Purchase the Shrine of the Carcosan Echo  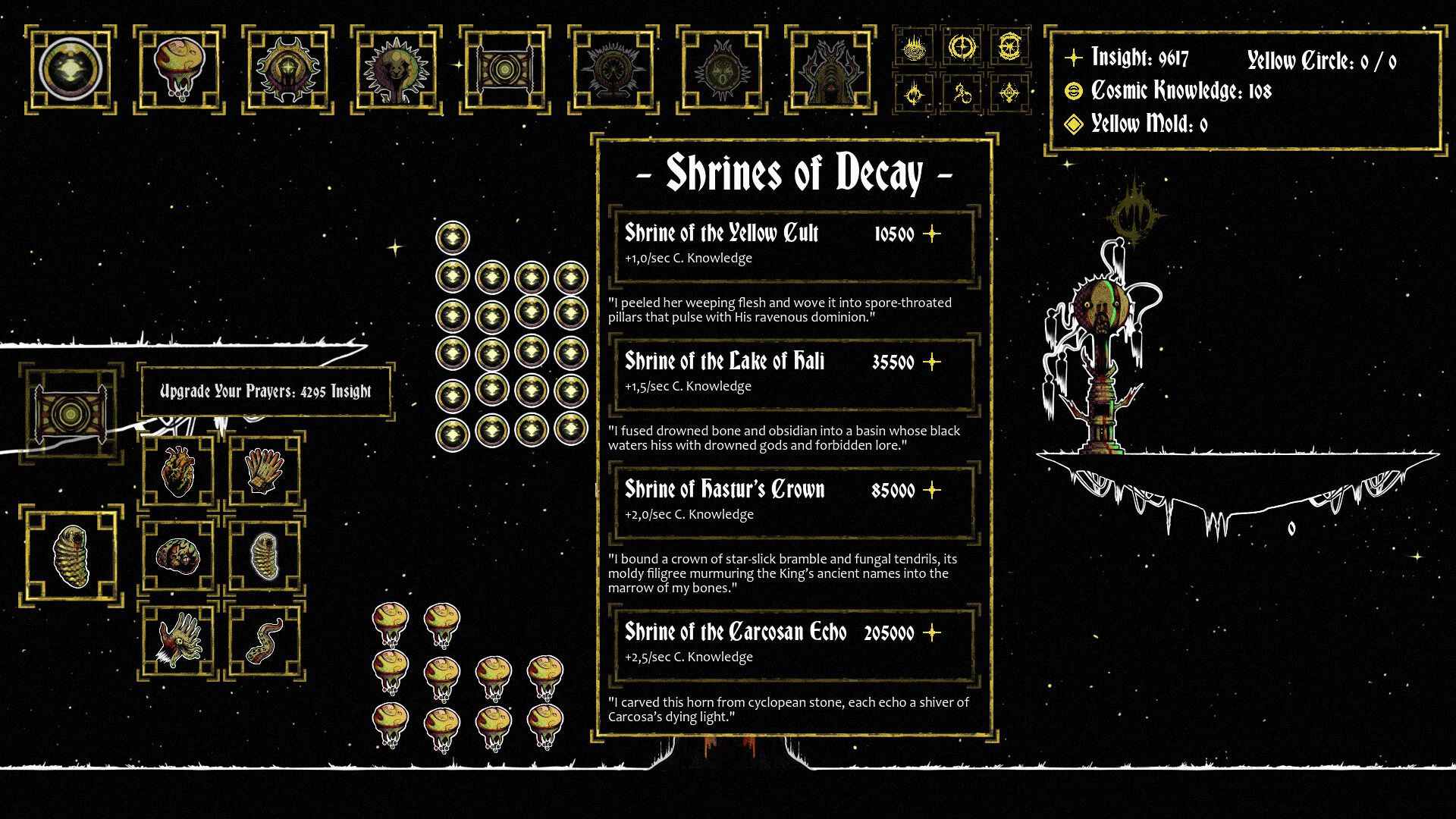click(x=793, y=643)
